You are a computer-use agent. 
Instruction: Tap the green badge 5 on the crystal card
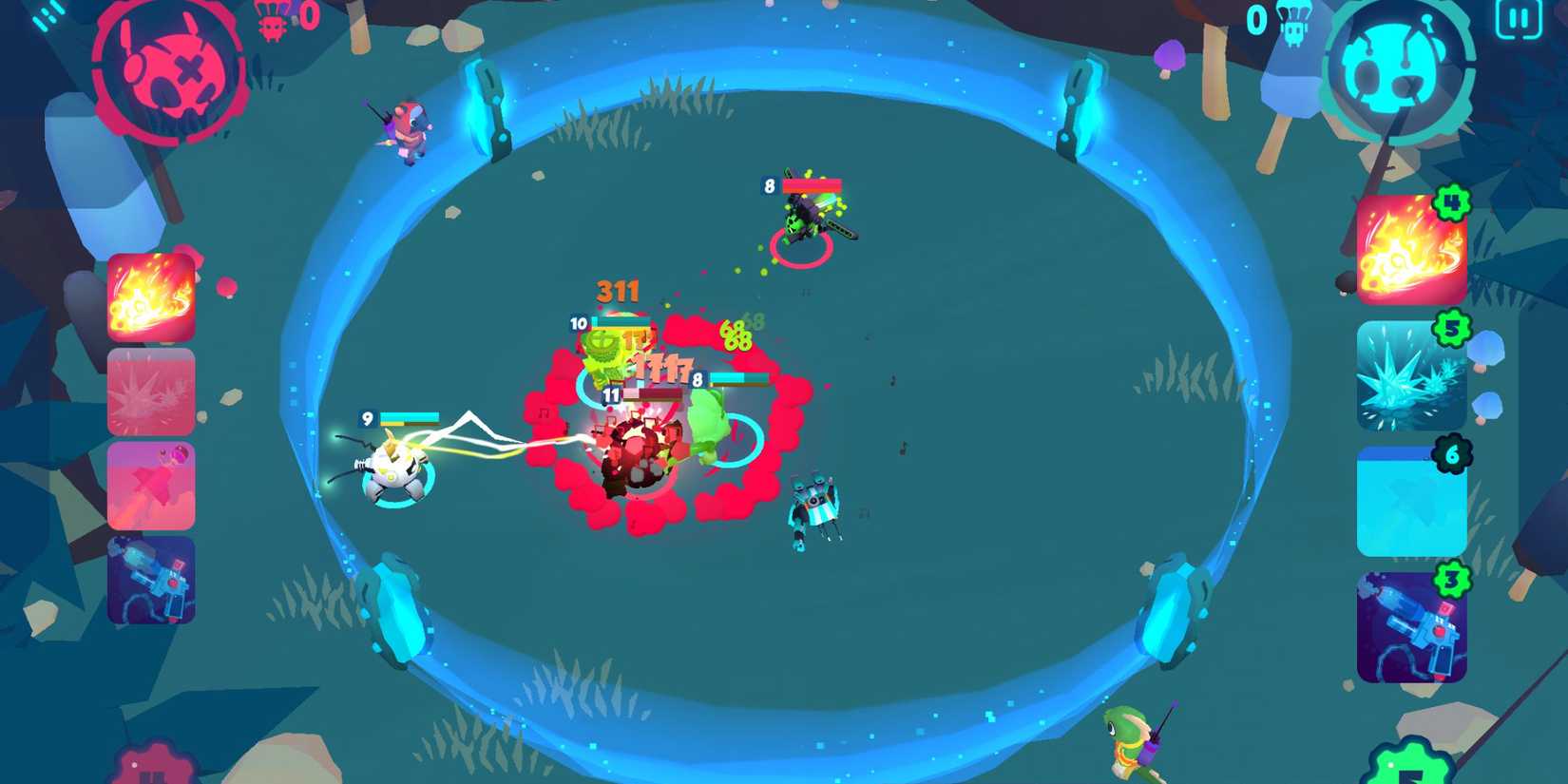(1451, 330)
